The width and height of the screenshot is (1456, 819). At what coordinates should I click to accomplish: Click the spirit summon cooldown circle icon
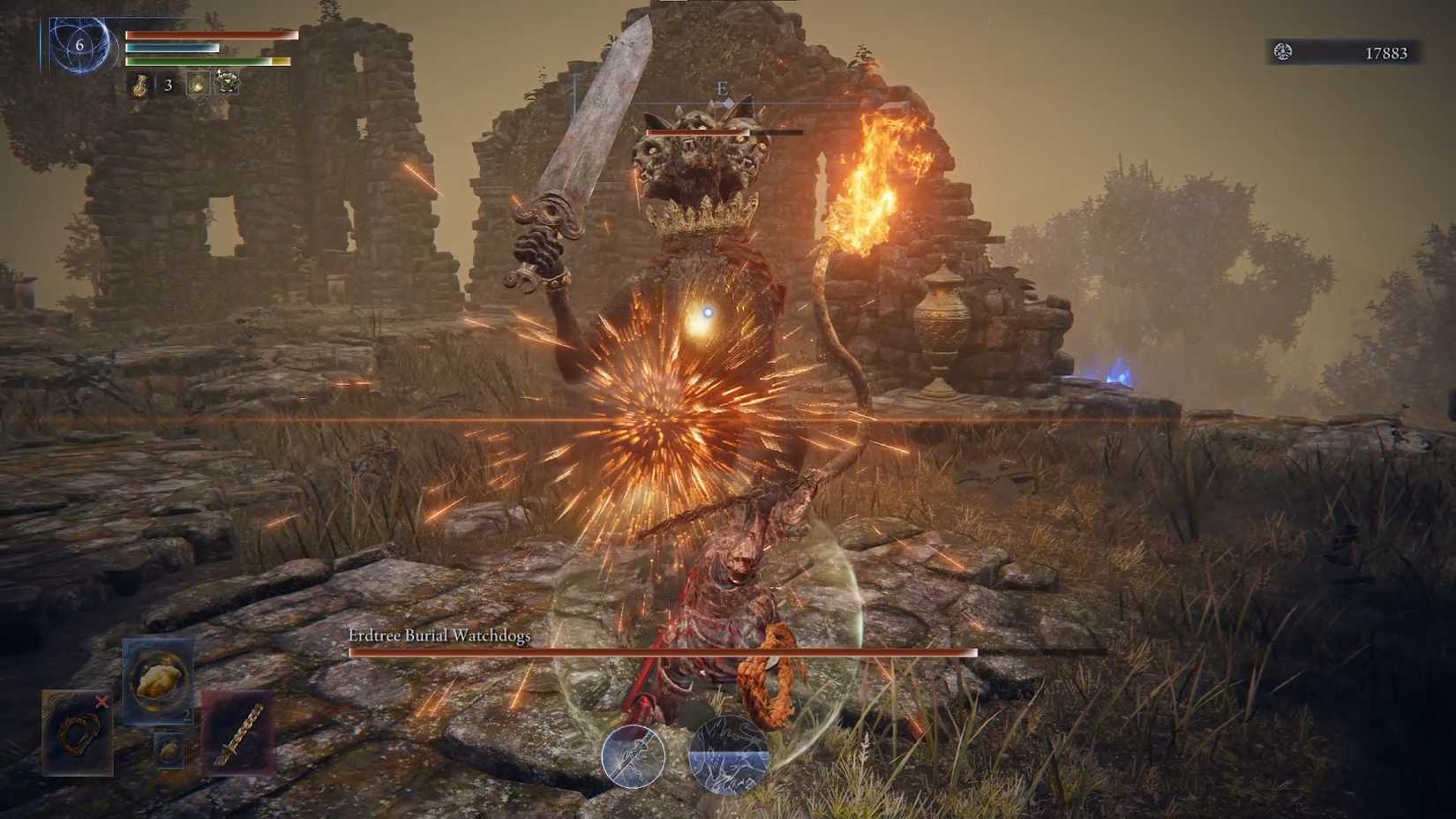coord(729,756)
